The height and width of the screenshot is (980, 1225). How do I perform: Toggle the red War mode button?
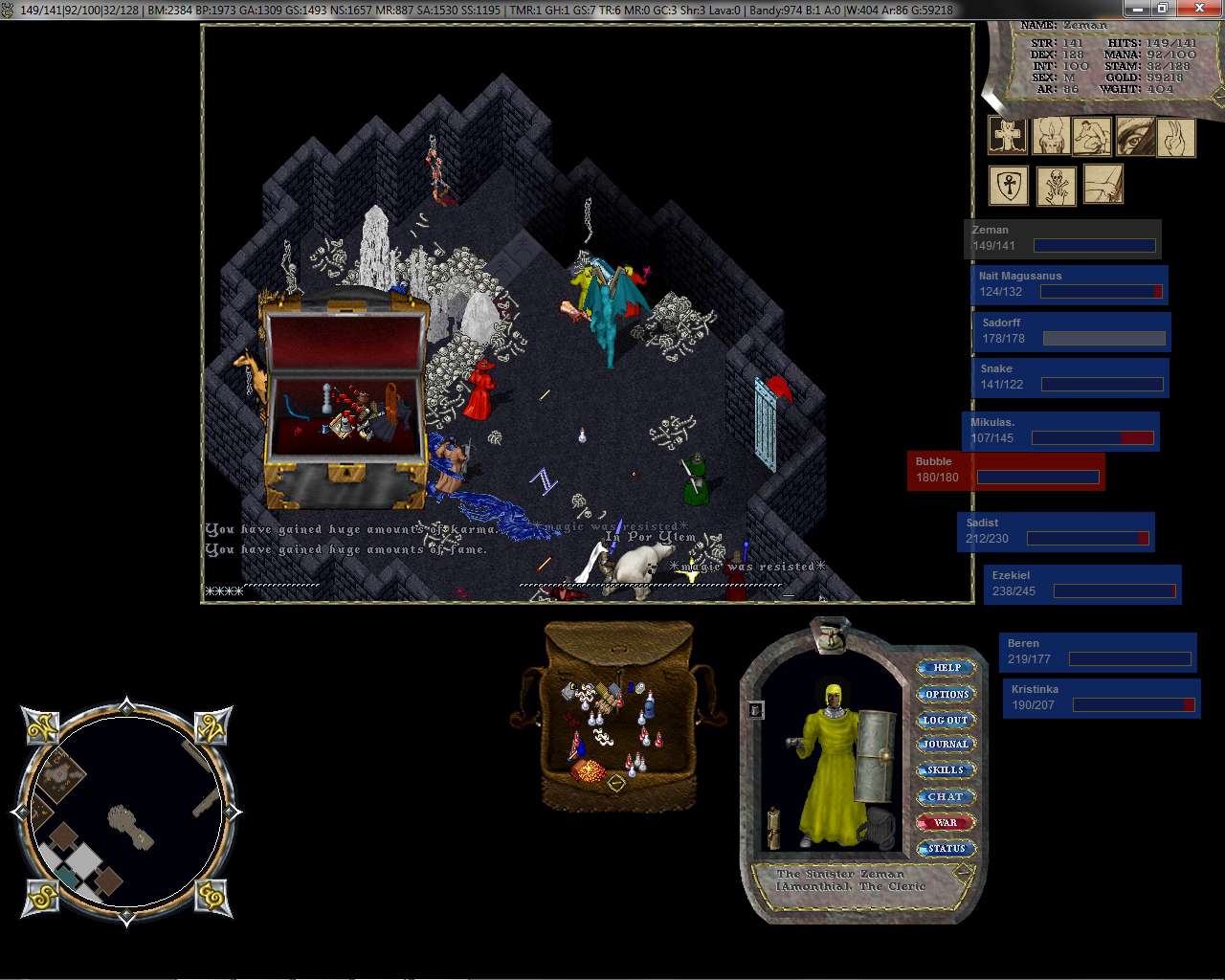pos(946,822)
